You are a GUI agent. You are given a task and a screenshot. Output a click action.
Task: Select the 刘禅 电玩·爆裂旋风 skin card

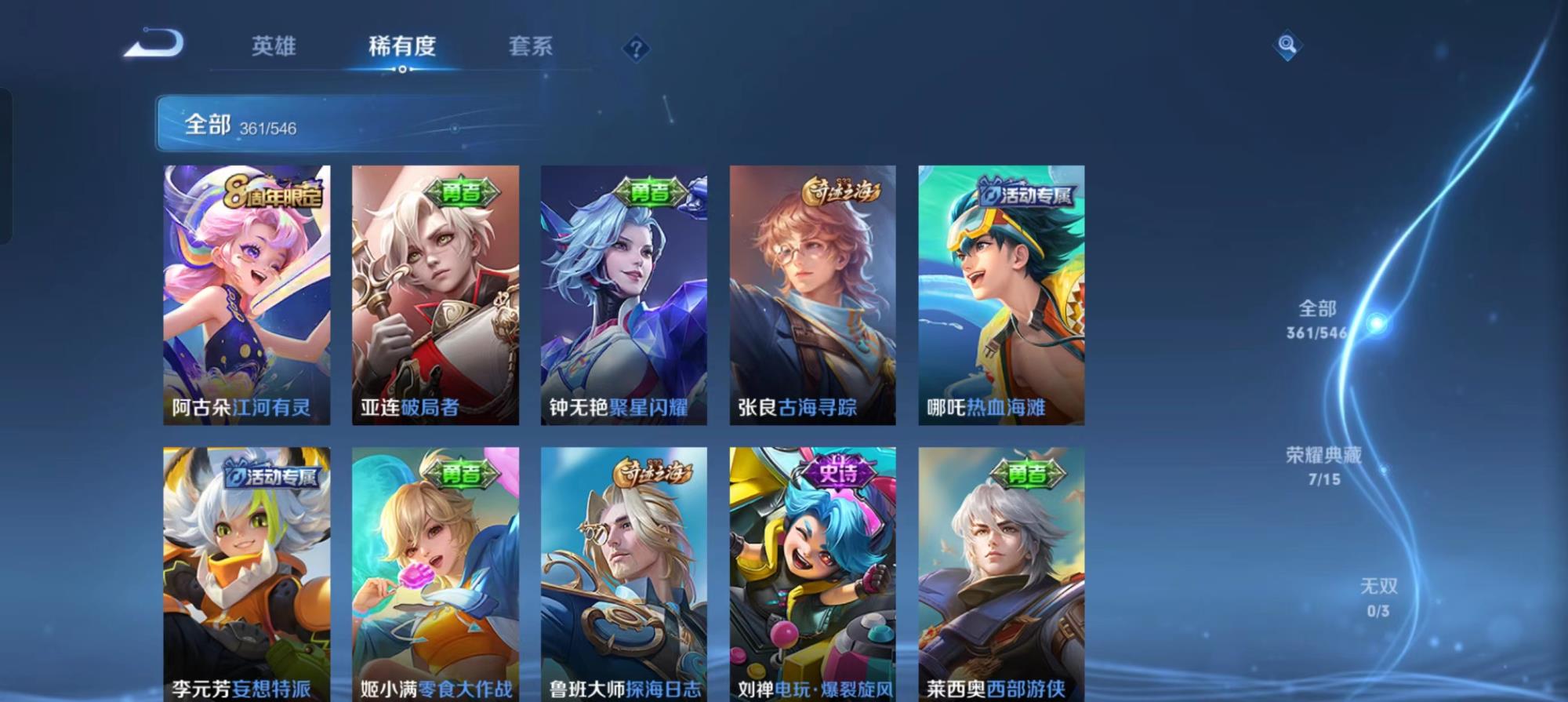pyautogui.click(x=812, y=574)
